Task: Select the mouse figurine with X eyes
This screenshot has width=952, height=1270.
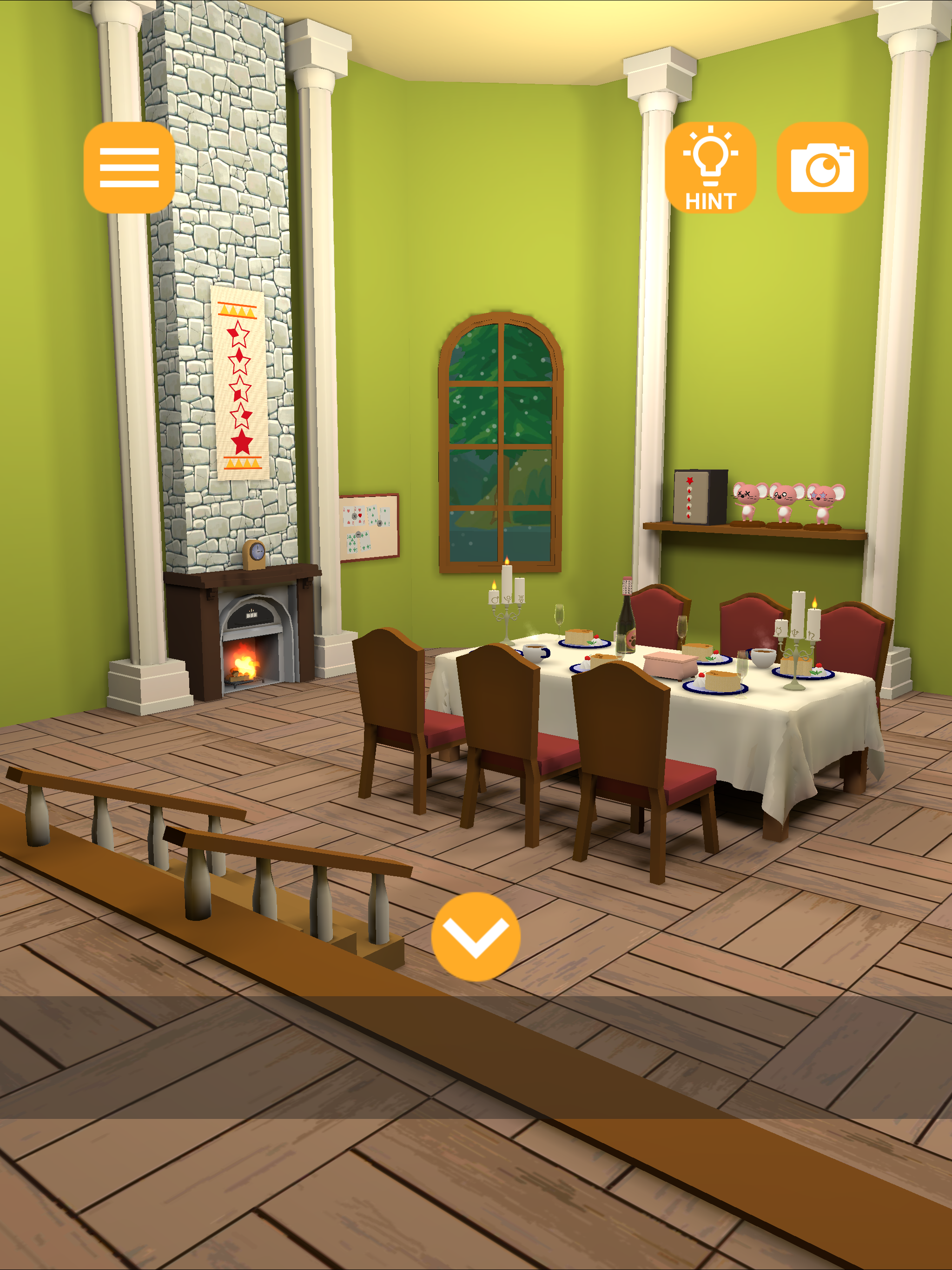Action: (745, 500)
